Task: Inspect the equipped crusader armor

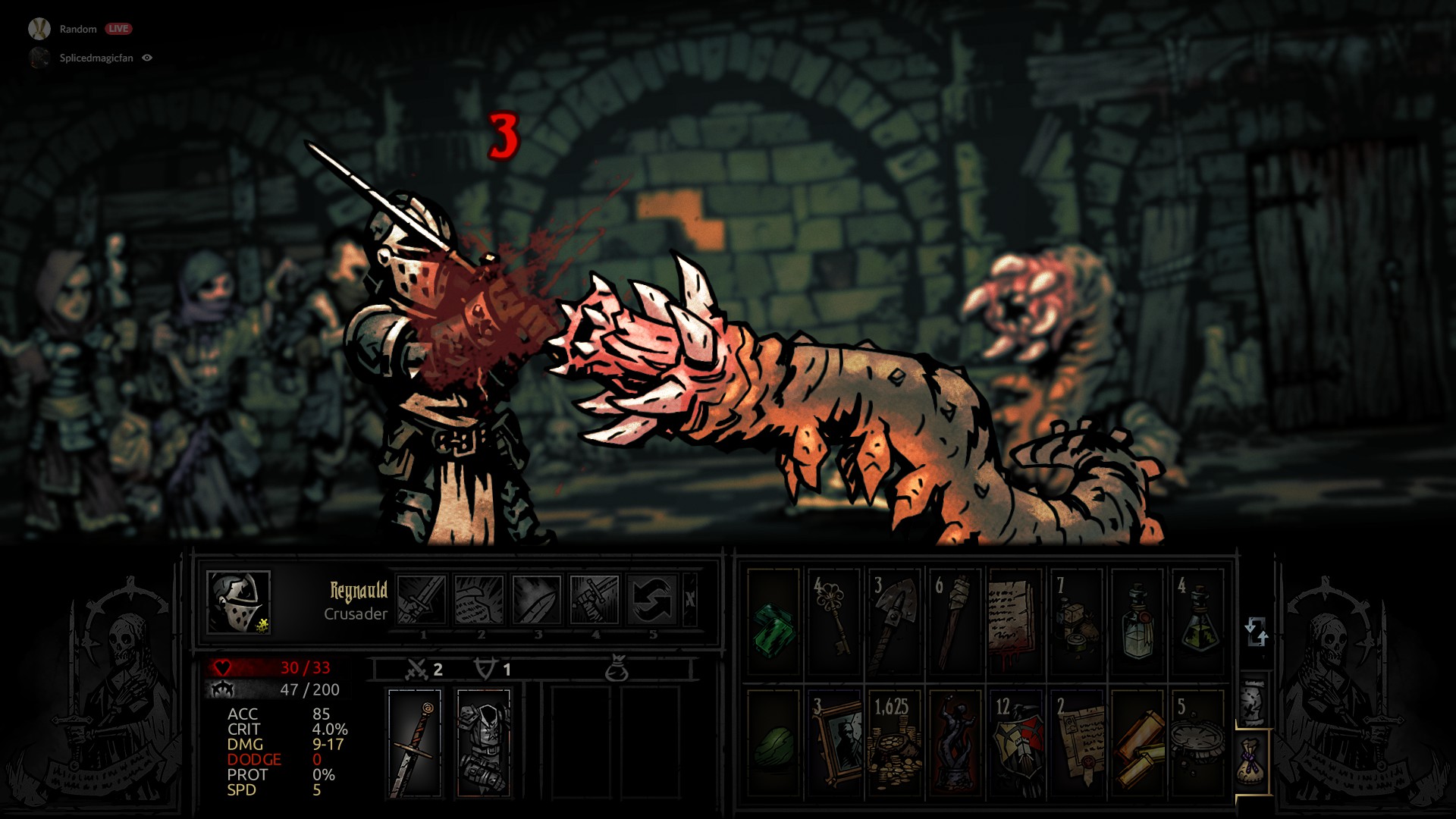Action: pyautogui.click(x=484, y=744)
